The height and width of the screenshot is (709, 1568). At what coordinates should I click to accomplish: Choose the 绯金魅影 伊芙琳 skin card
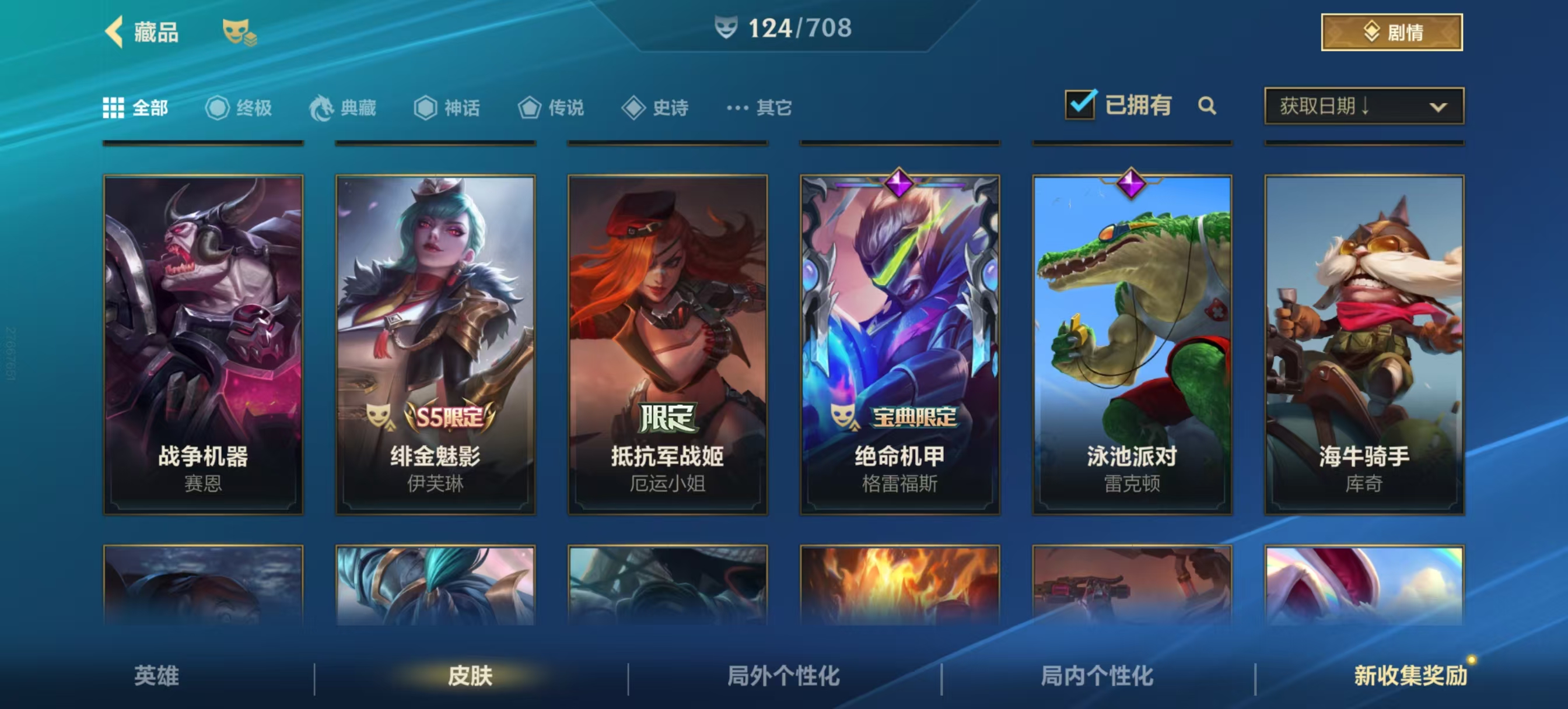tap(435, 345)
